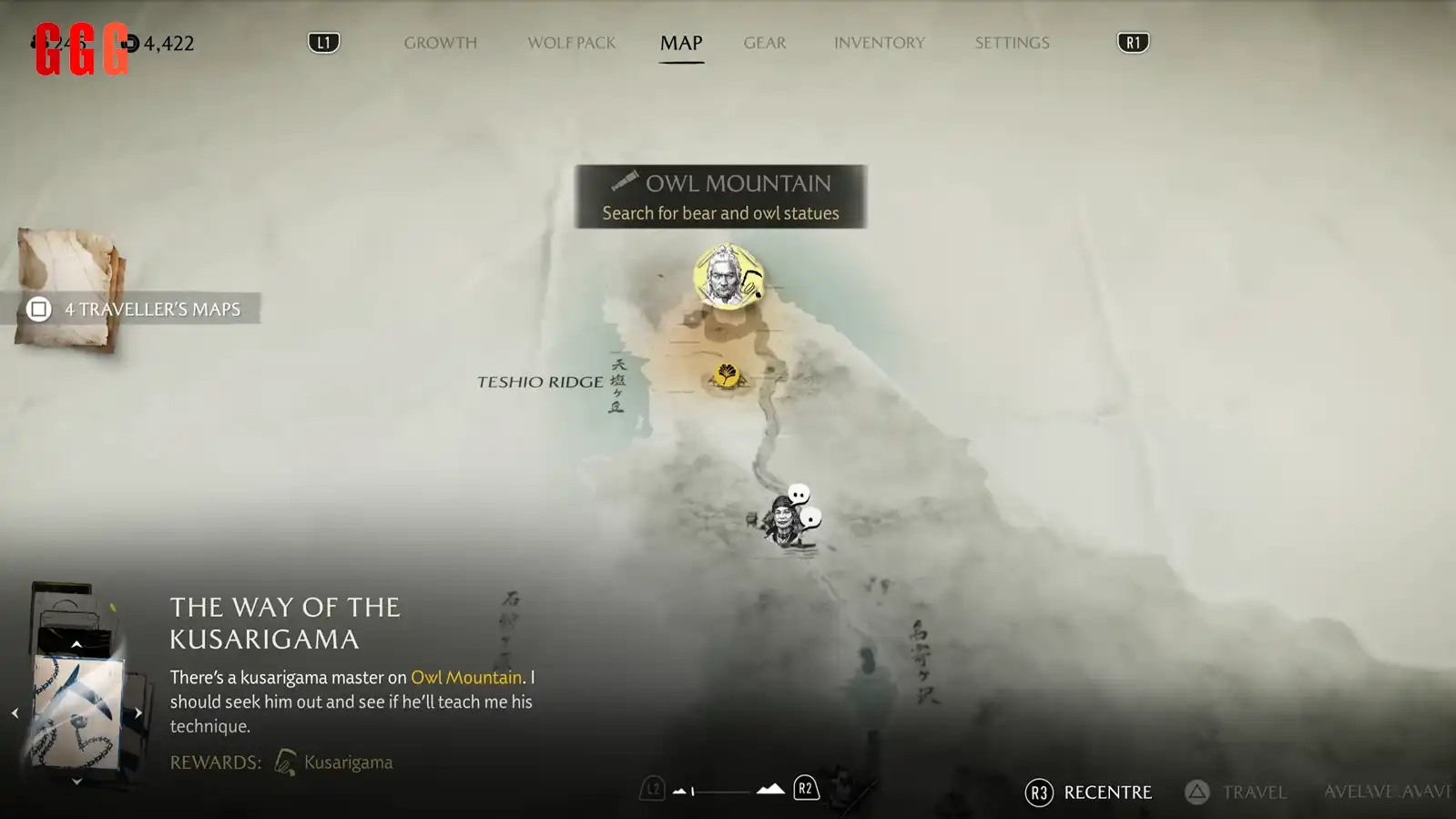The width and height of the screenshot is (1456, 819).
Task: Recentre the map view
Action: (1089, 793)
